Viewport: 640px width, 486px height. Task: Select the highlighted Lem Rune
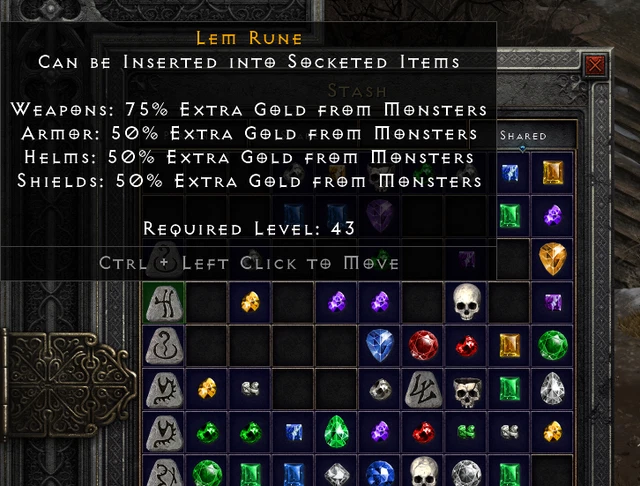click(163, 301)
